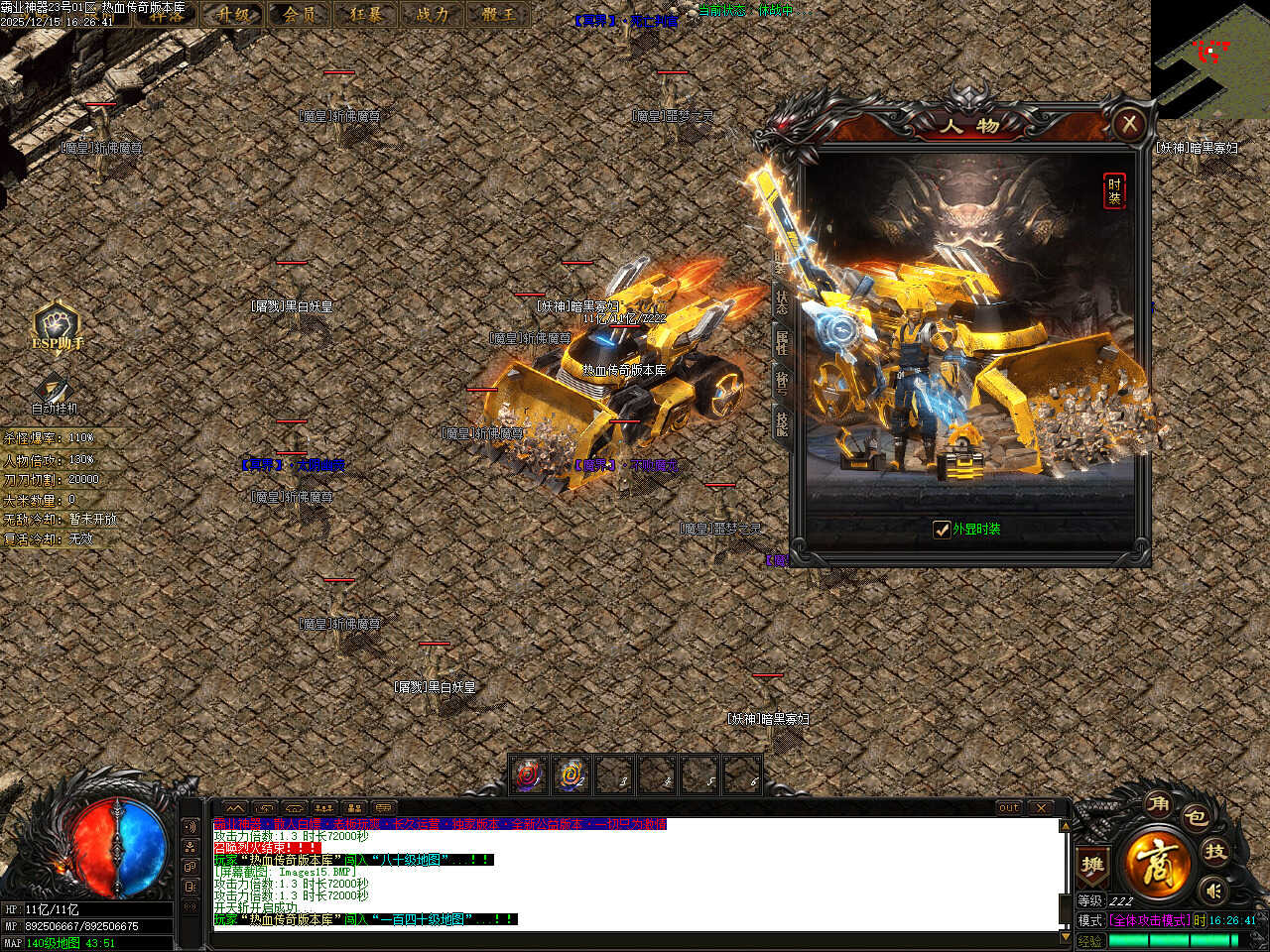
Task: Toggle sound with the speaker button
Action: pyautogui.click(x=1211, y=889)
